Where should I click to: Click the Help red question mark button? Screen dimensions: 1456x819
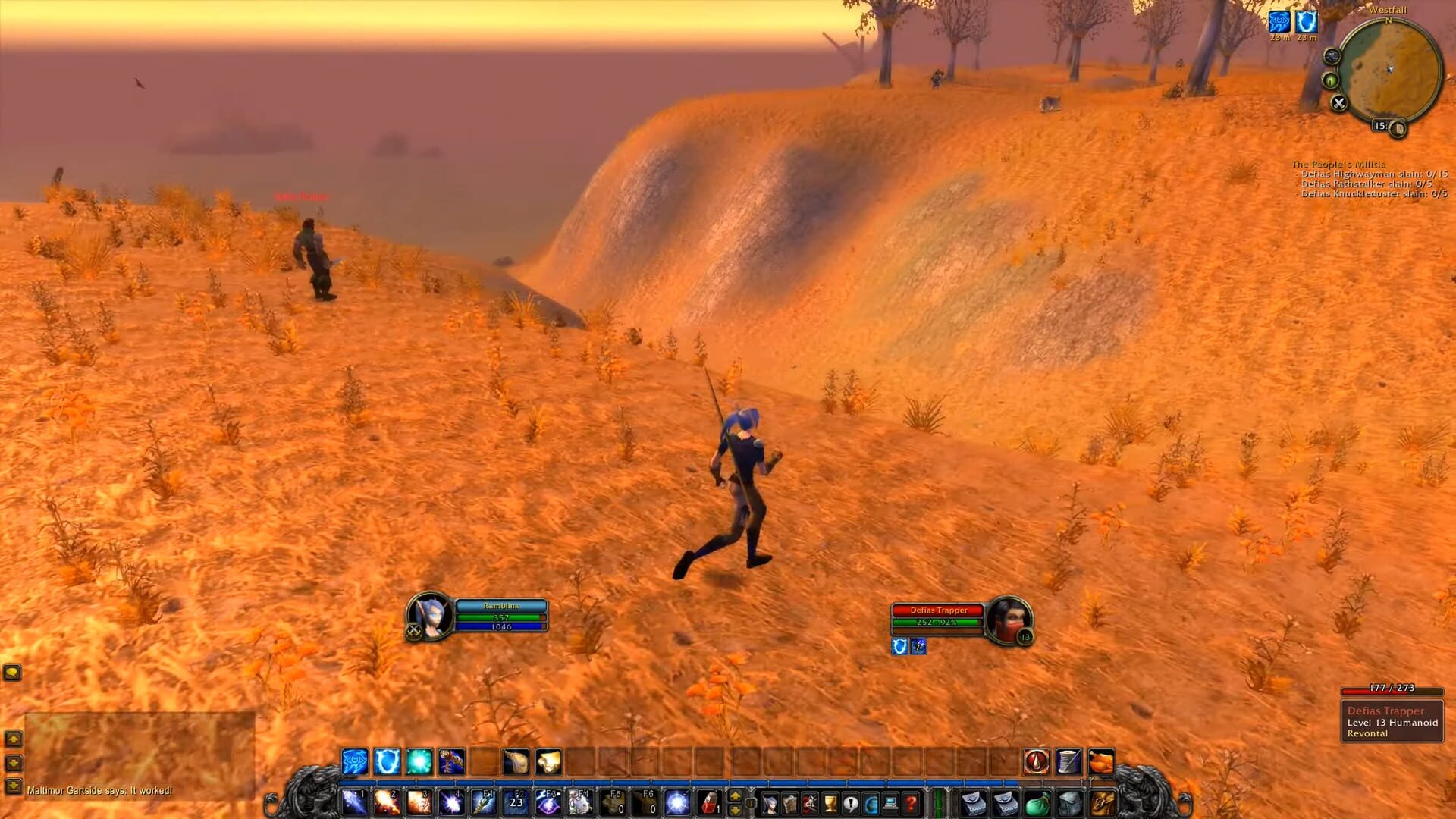909,804
